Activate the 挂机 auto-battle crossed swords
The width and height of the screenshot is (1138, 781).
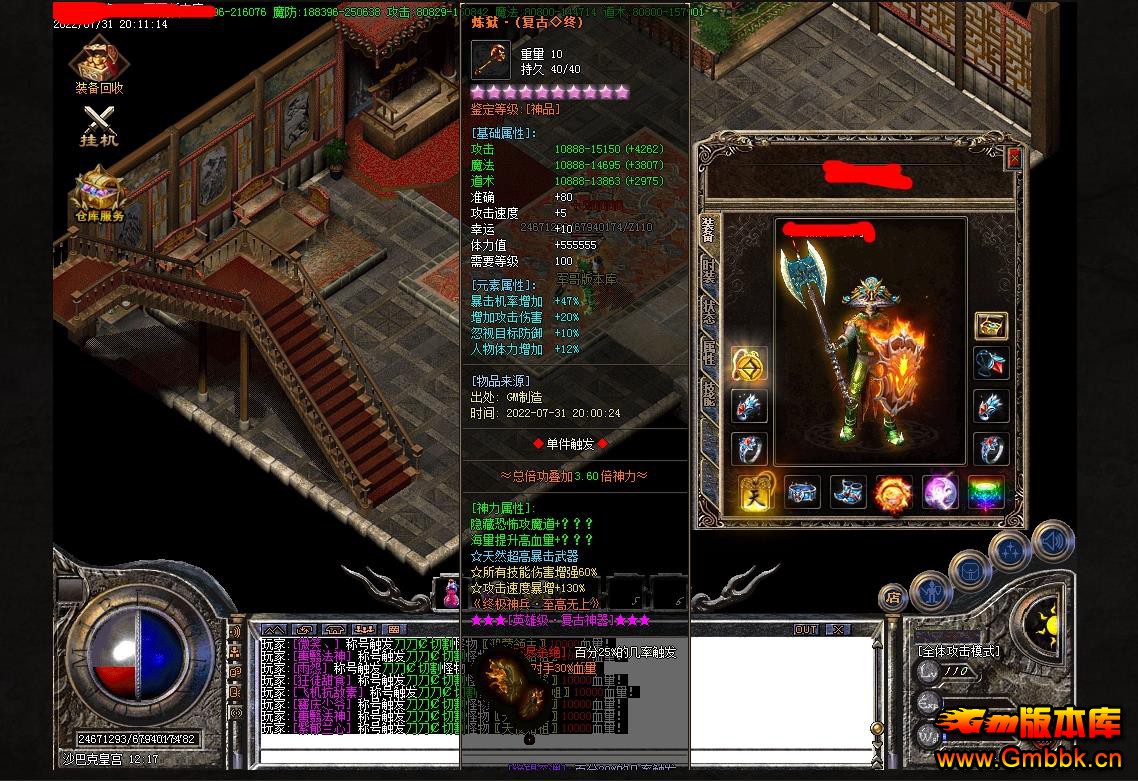(x=99, y=124)
